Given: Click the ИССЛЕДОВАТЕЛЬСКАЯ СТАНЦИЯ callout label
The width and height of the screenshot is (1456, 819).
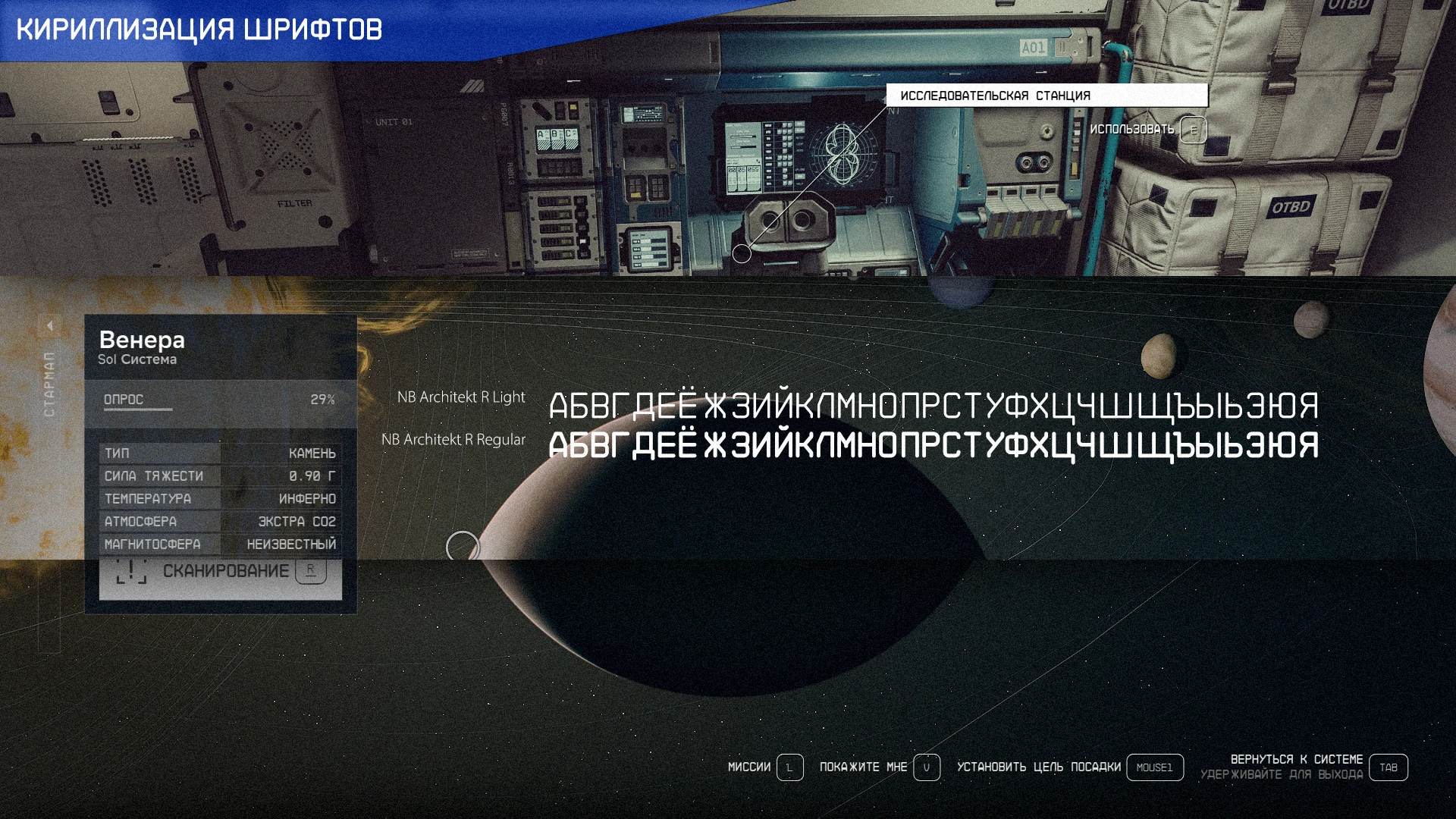Looking at the screenshot, I should [994, 96].
